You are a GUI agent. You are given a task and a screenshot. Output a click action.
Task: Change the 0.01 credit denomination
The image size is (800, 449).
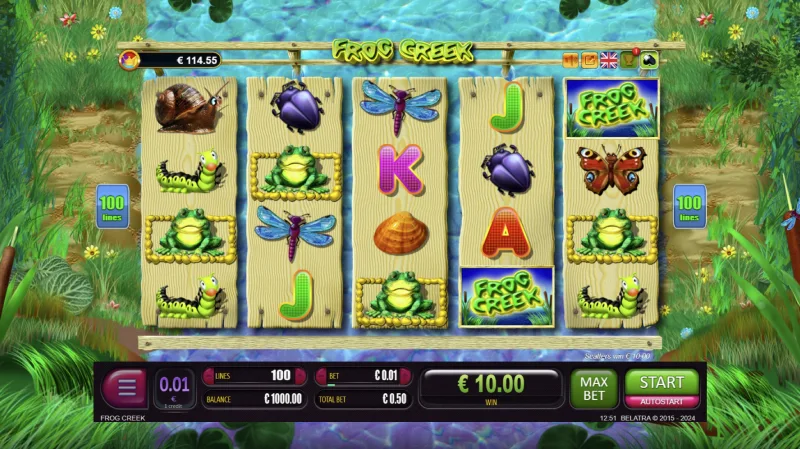click(x=174, y=388)
